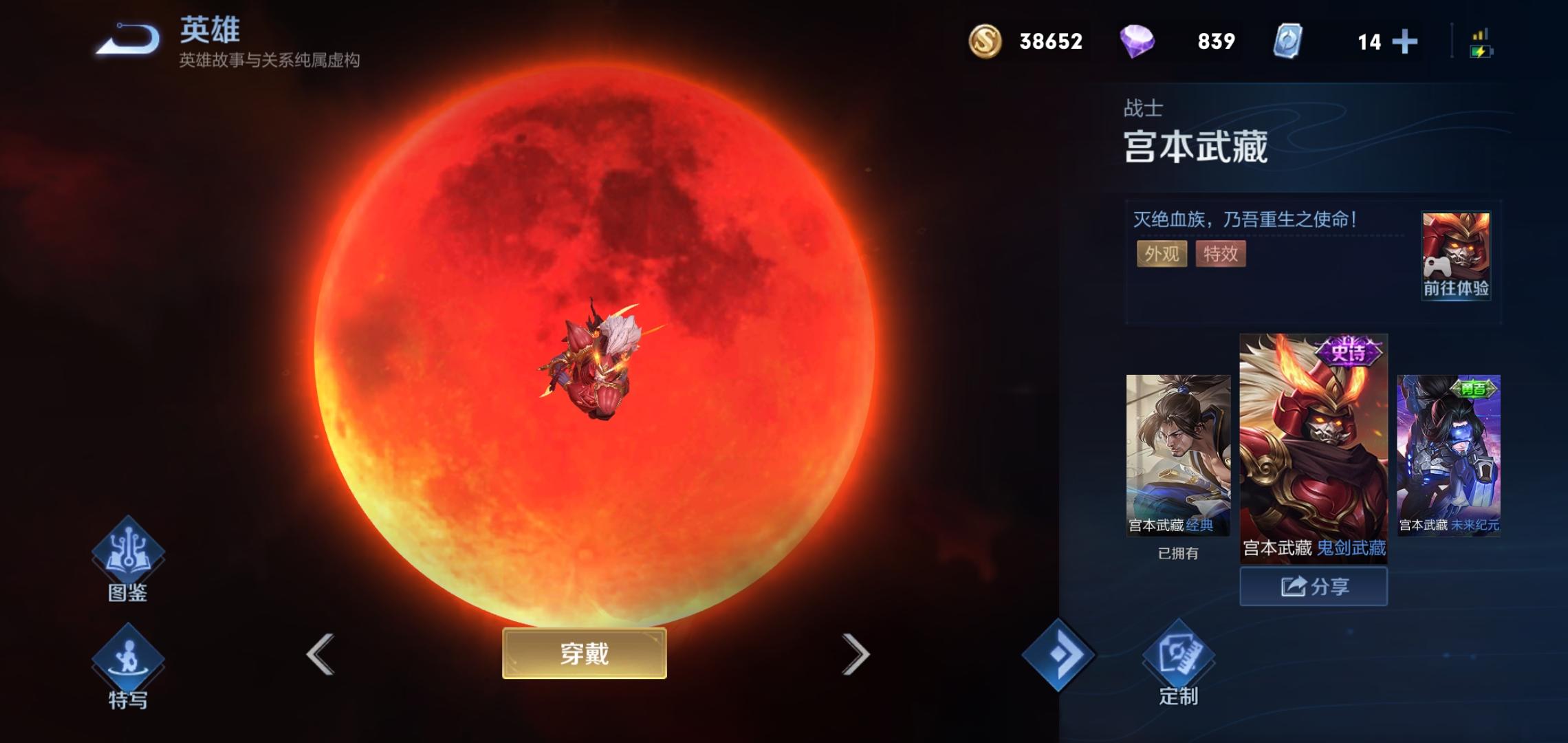Tap the + to add exchange tokens
This screenshot has height=743, width=1568.
pos(1404,43)
